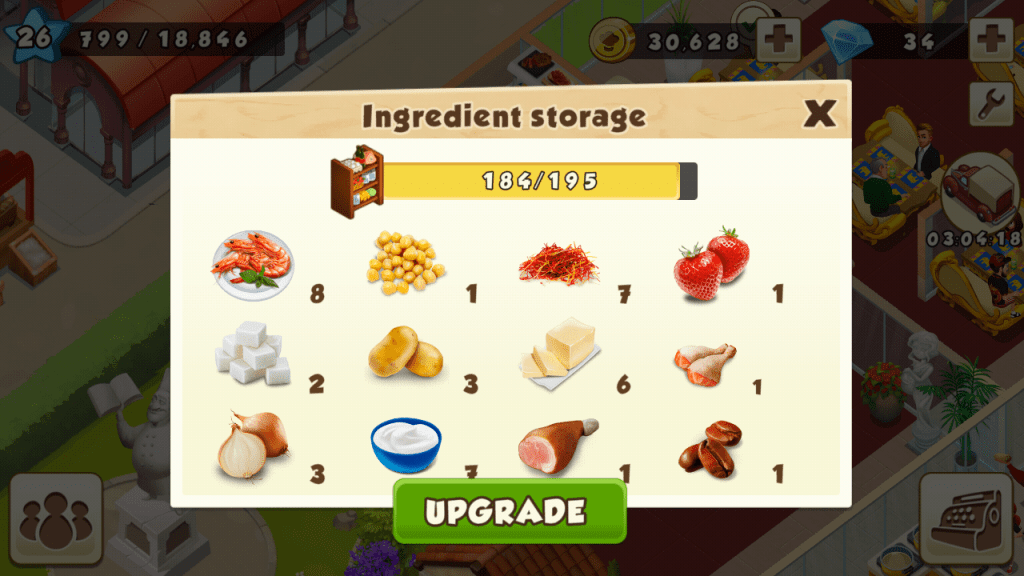The image size is (1024, 576).
Task: Select the strawberries ingredient
Action: pyautogui.click(x=711, y=263)
